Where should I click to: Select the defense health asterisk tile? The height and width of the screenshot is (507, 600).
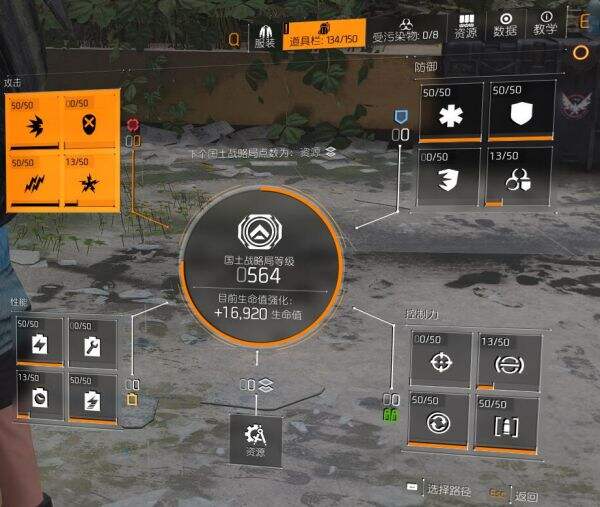pos(449,113)
